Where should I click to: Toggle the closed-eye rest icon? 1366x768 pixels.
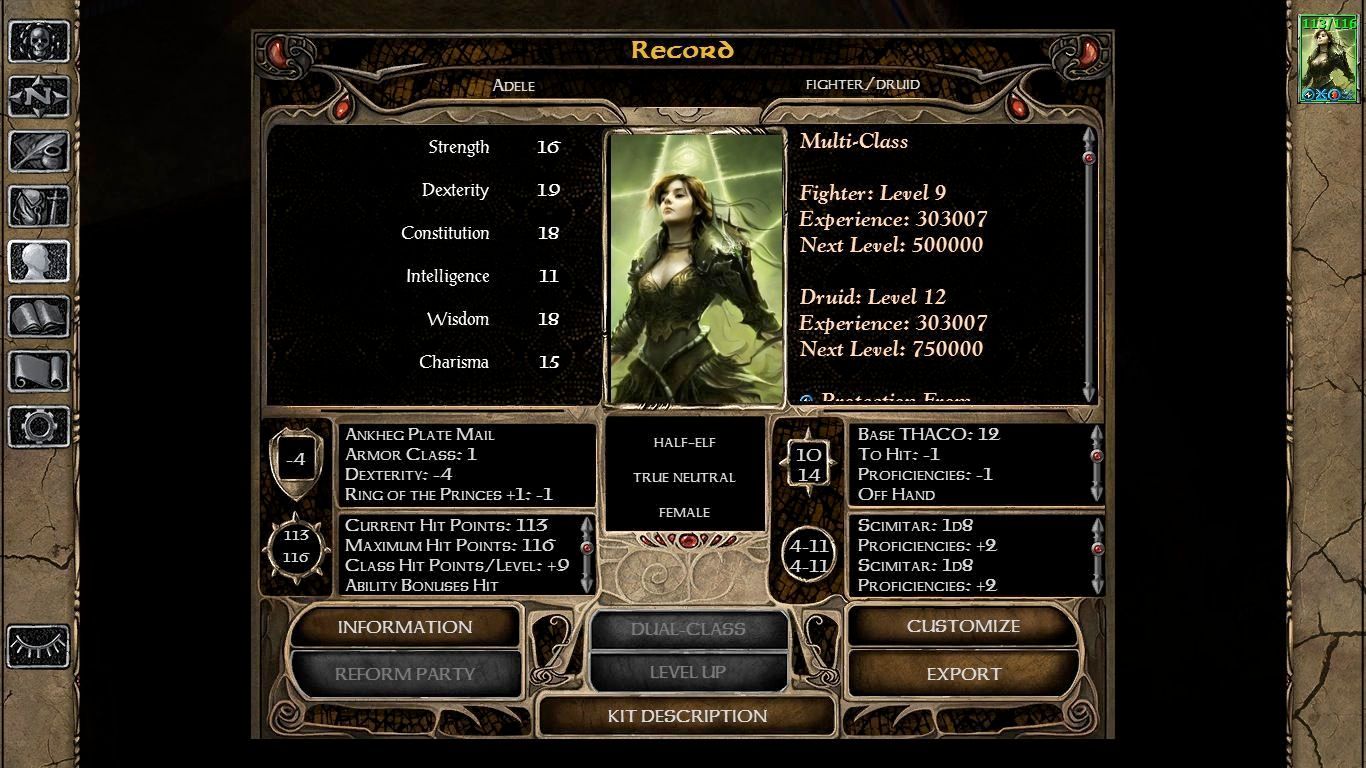click(39, 646)
